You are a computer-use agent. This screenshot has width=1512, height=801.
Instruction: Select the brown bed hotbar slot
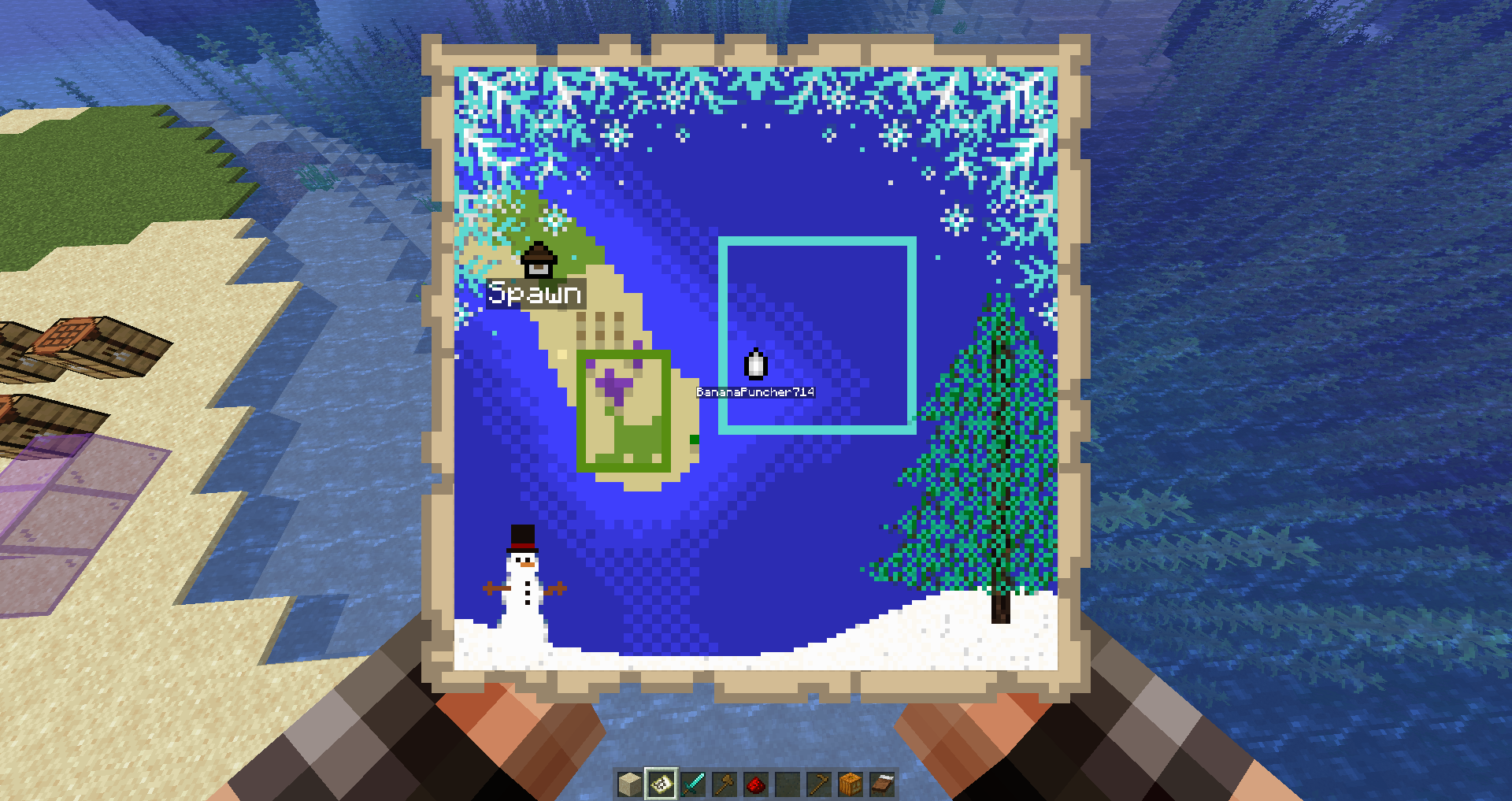[x=881, y=784]
